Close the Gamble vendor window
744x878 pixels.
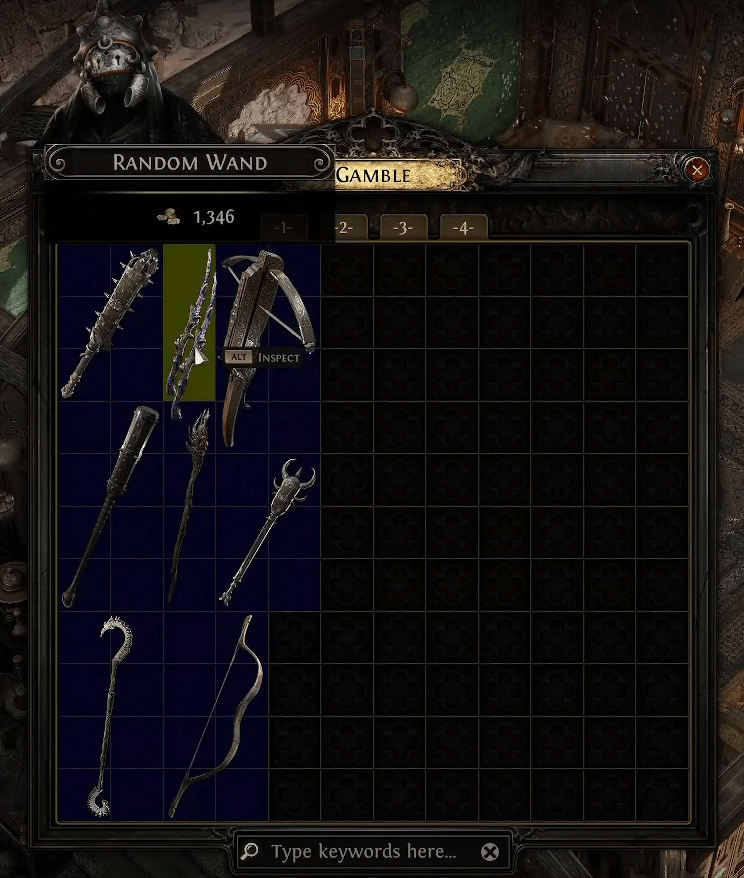[x=698, y=170]
